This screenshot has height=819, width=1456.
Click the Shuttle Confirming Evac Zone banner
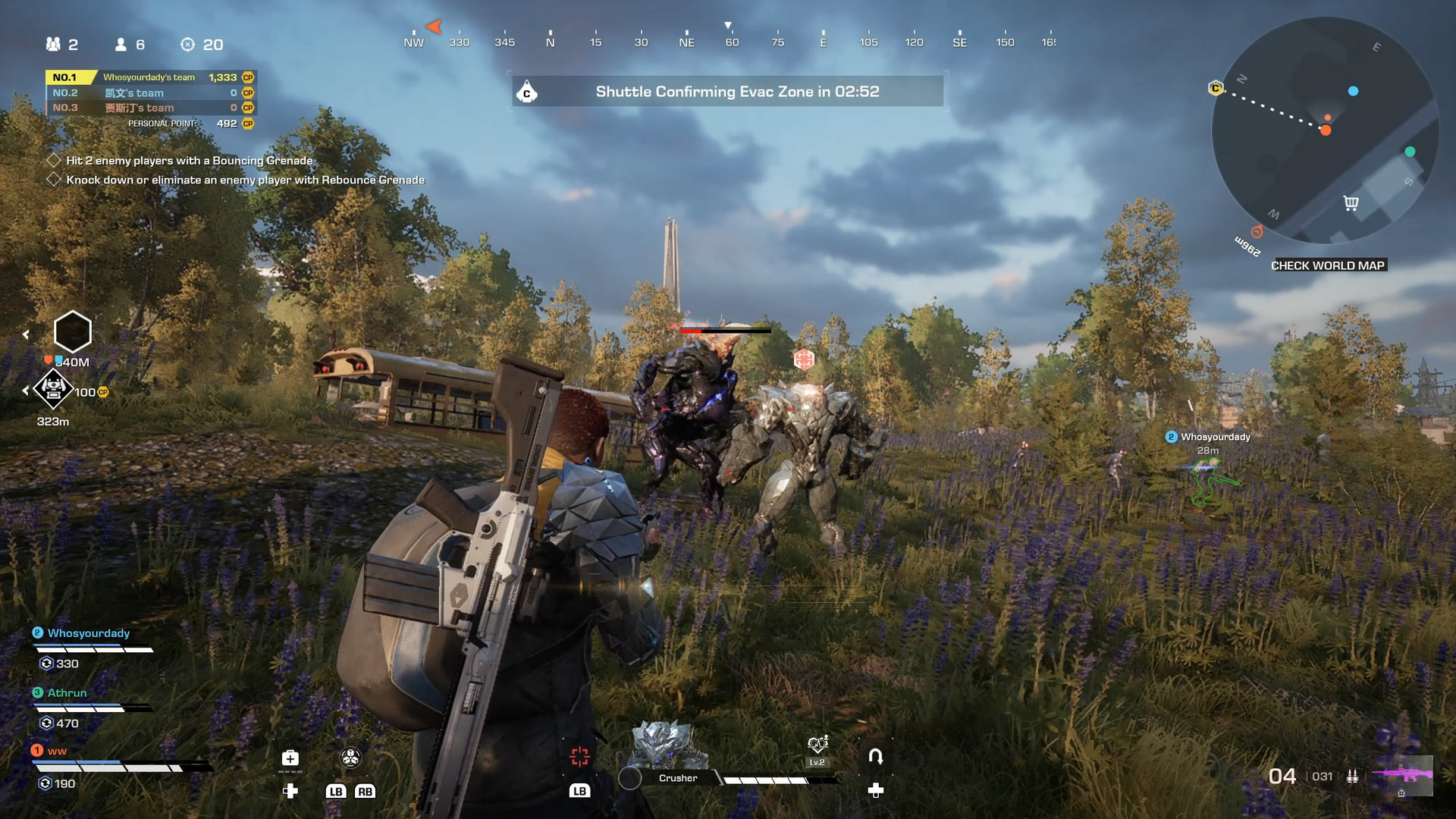[x=728, y=92]
